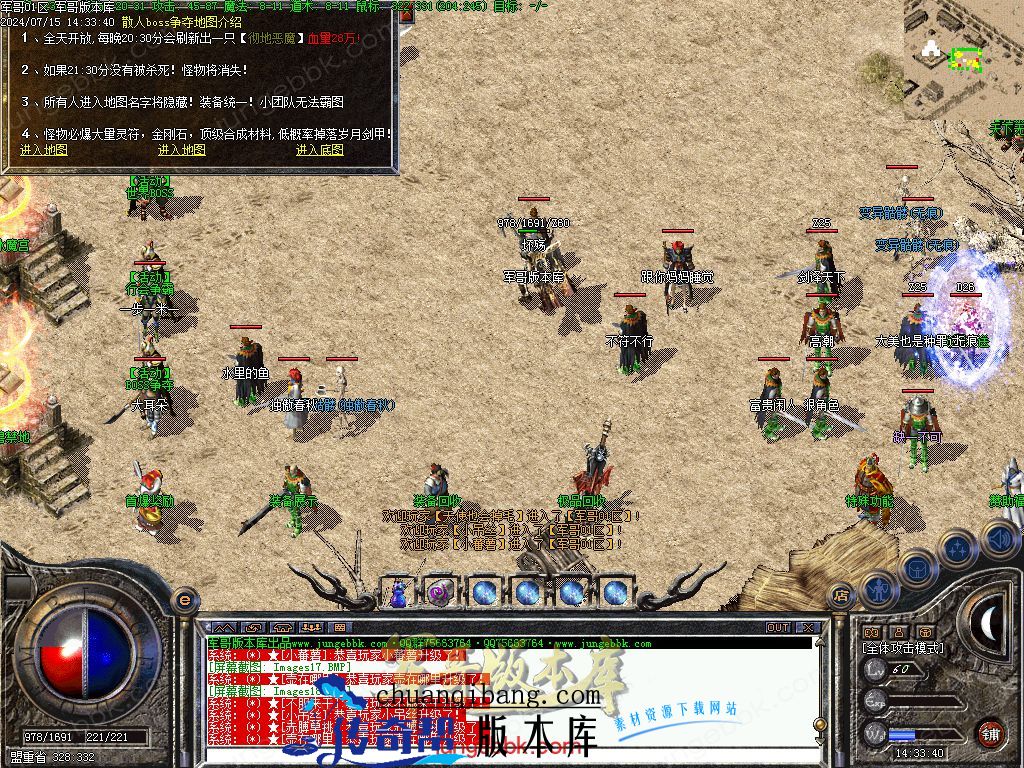Toggle the speaker sound button

[1001, 540]
